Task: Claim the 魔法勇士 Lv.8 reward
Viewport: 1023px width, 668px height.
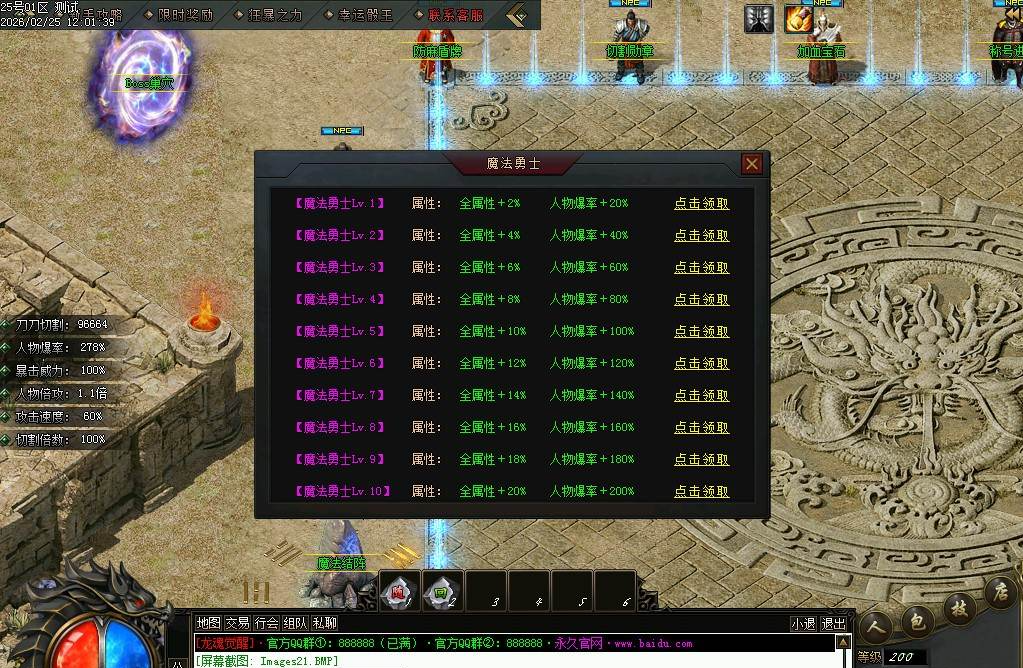Action: click(x=701, y=428)
